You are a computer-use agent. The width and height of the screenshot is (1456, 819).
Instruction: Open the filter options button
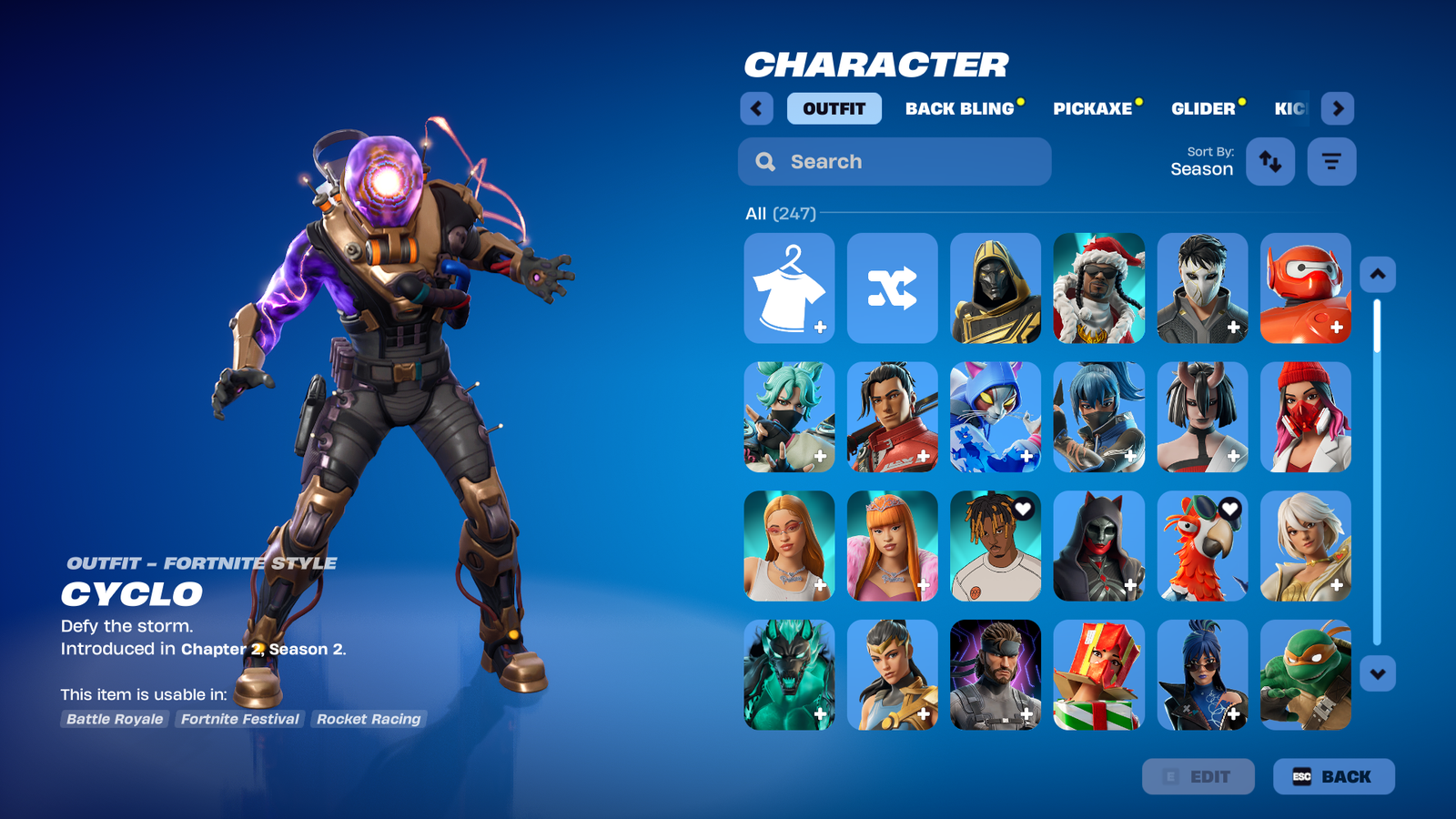click(x=1331, y=162)
